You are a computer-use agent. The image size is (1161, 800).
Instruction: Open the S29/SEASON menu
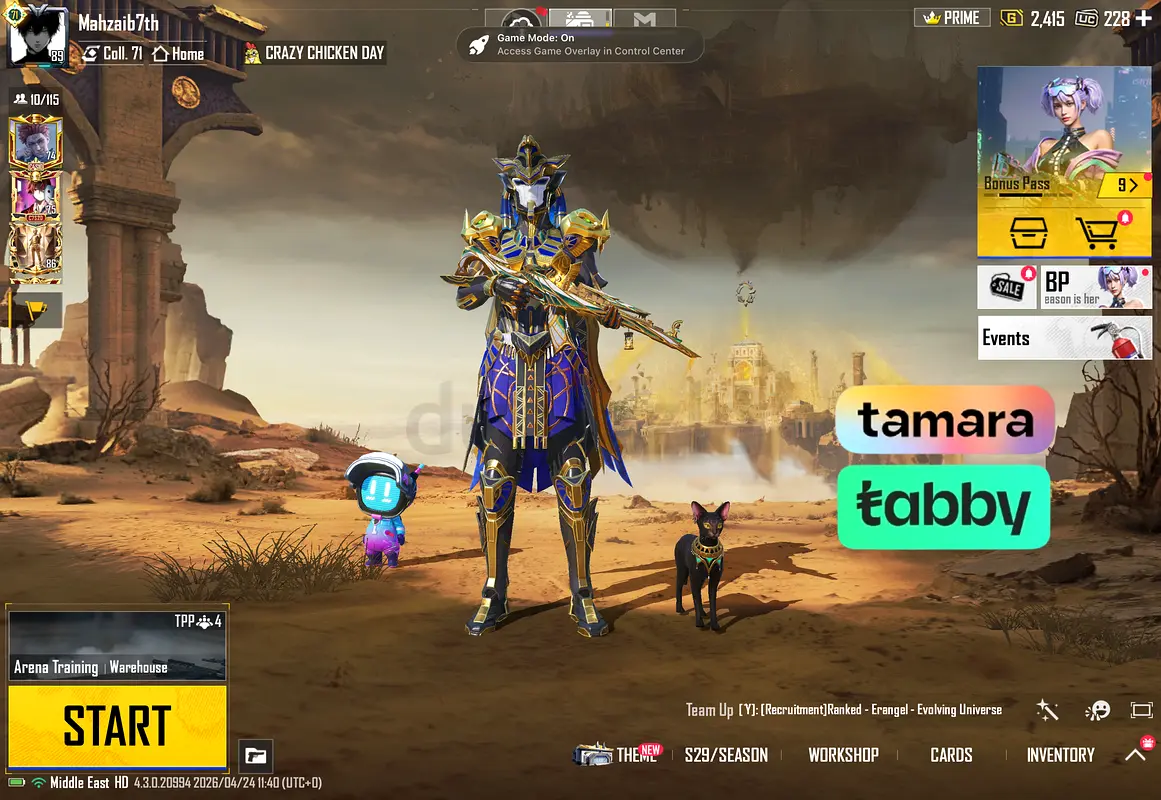726,755
